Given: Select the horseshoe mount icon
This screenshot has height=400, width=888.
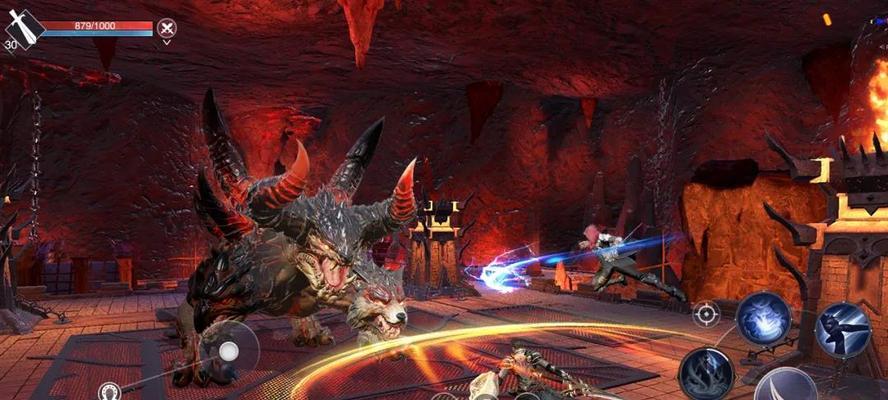Looking at the screenshot, I should coord(109,391).
